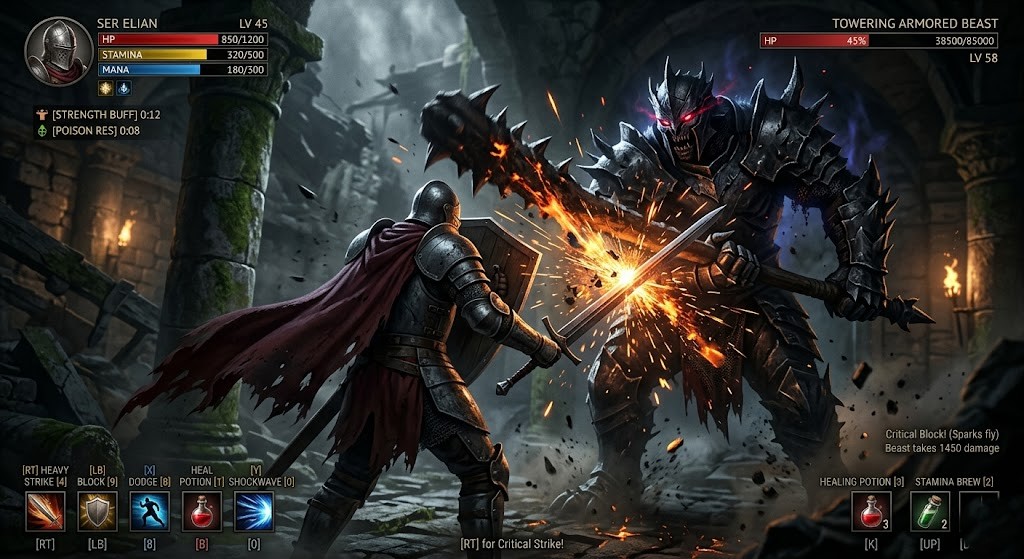Viewport: 1024px width, 559px height.
Task: Activate the Heavy Strike ability
Action: (45, 511)
